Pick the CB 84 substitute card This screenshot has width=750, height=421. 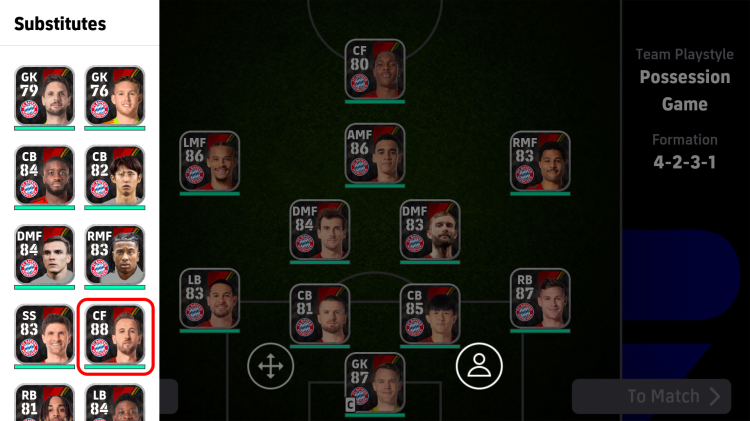coord(44,176)
